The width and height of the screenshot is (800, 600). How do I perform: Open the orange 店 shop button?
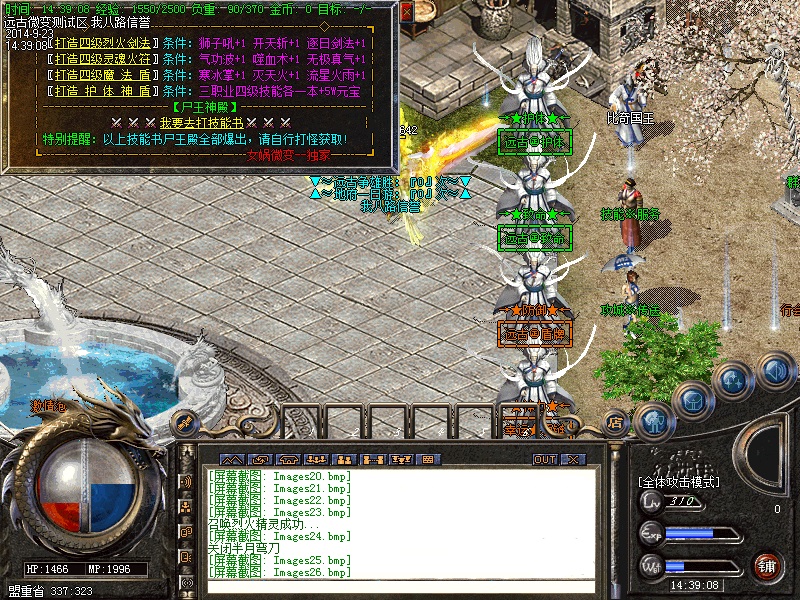(x=616, y=423)
